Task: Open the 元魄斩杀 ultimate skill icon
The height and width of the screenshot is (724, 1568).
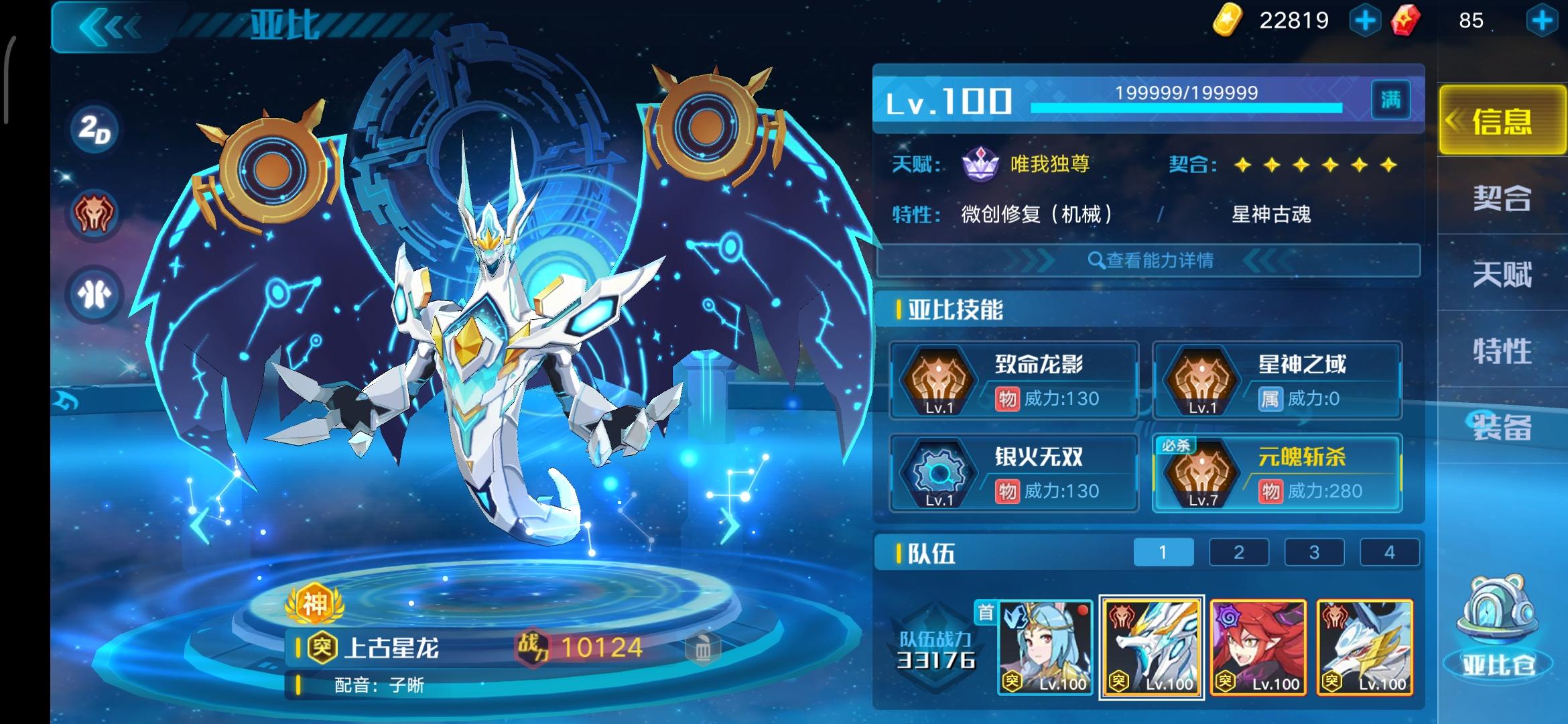Action: point(1203,475)
